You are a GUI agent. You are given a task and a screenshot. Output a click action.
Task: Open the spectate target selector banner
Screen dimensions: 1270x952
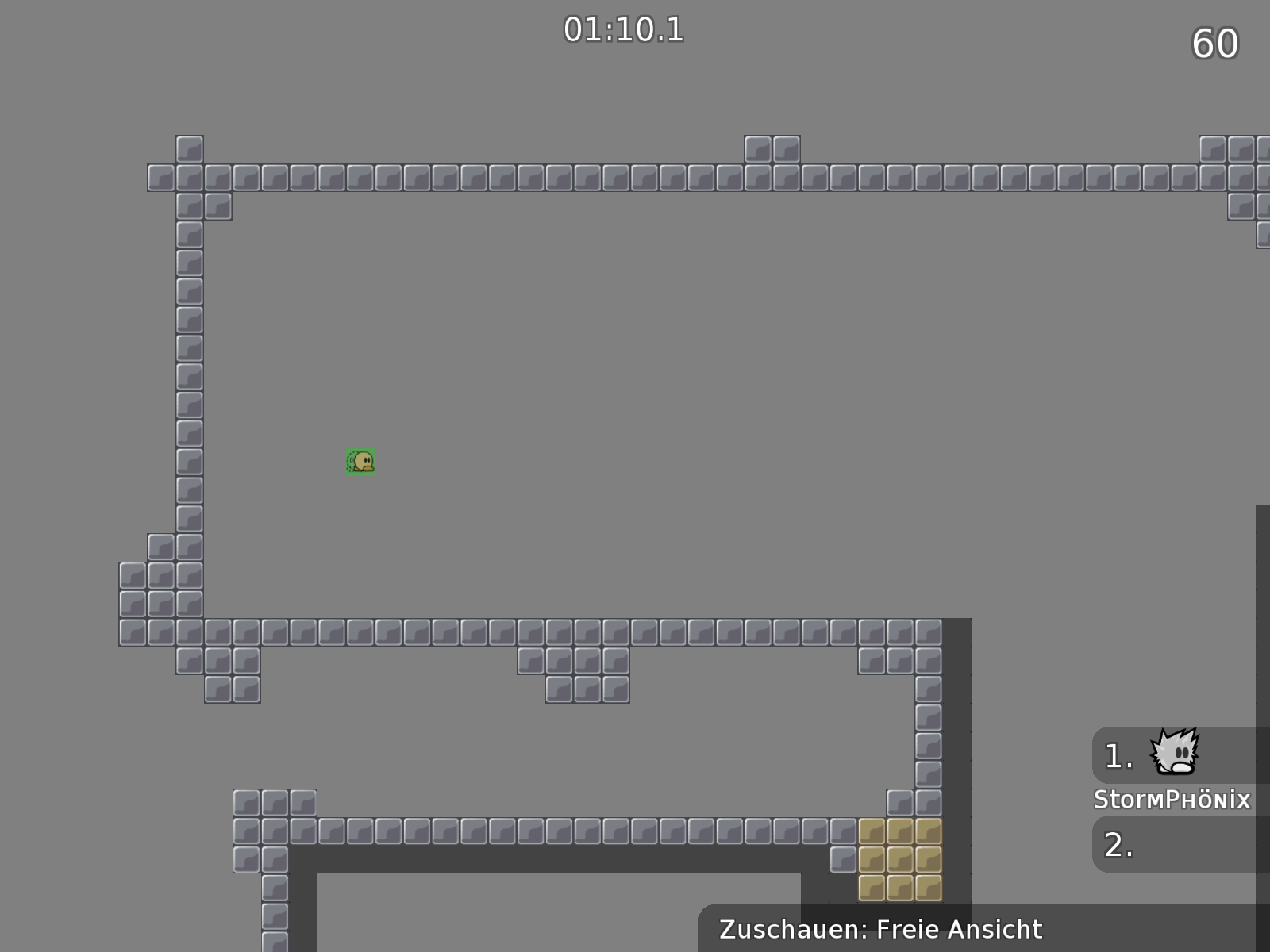[x=881, y=929]
